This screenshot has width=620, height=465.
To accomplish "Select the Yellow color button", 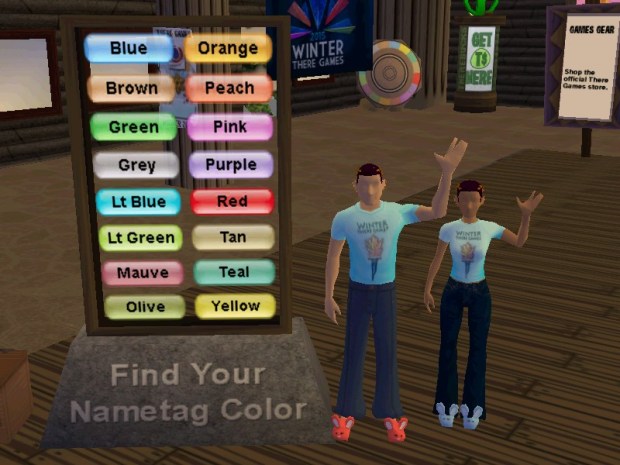I will (235, 306).
